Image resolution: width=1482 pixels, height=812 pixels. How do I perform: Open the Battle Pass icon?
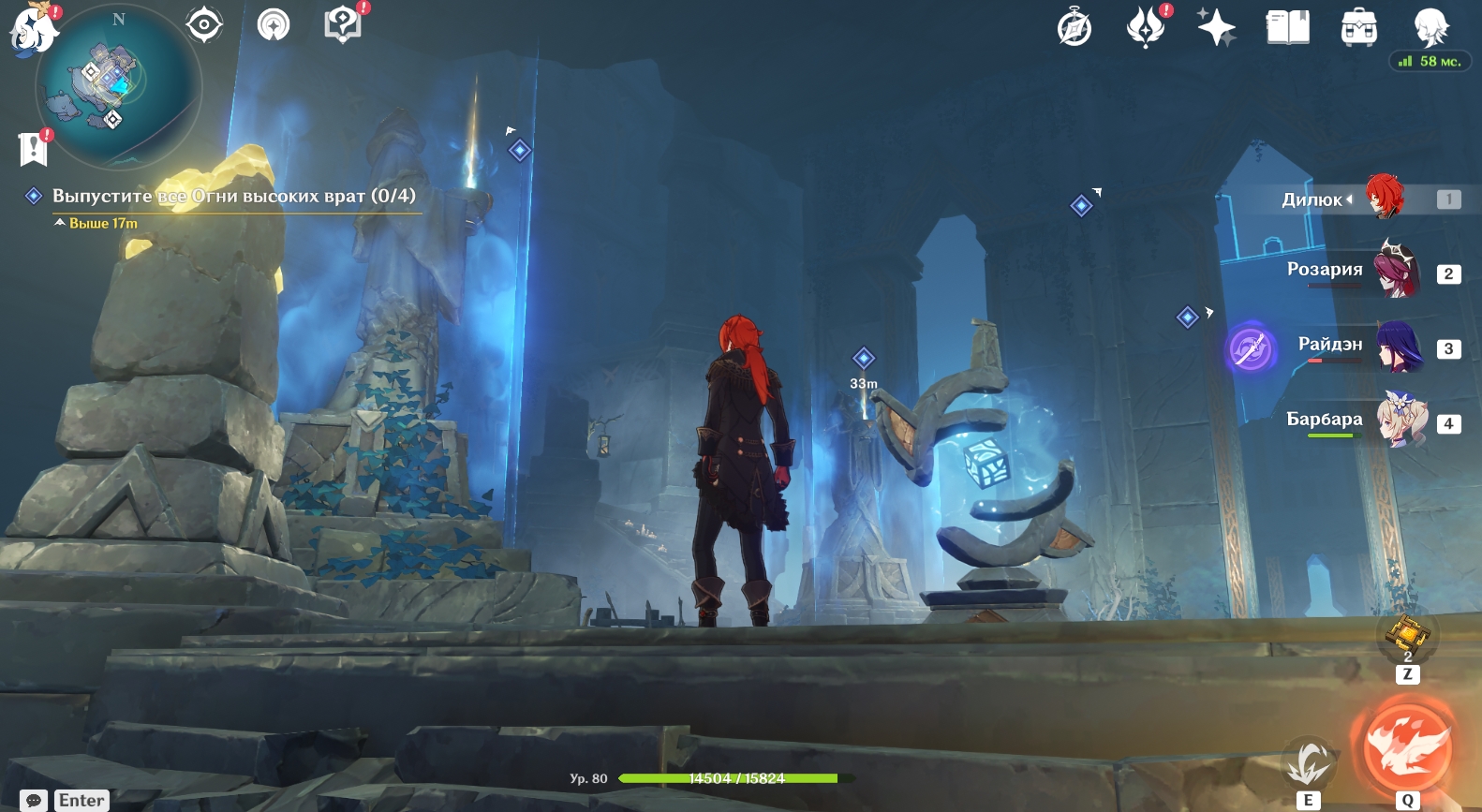click(x=1145, y=26)
